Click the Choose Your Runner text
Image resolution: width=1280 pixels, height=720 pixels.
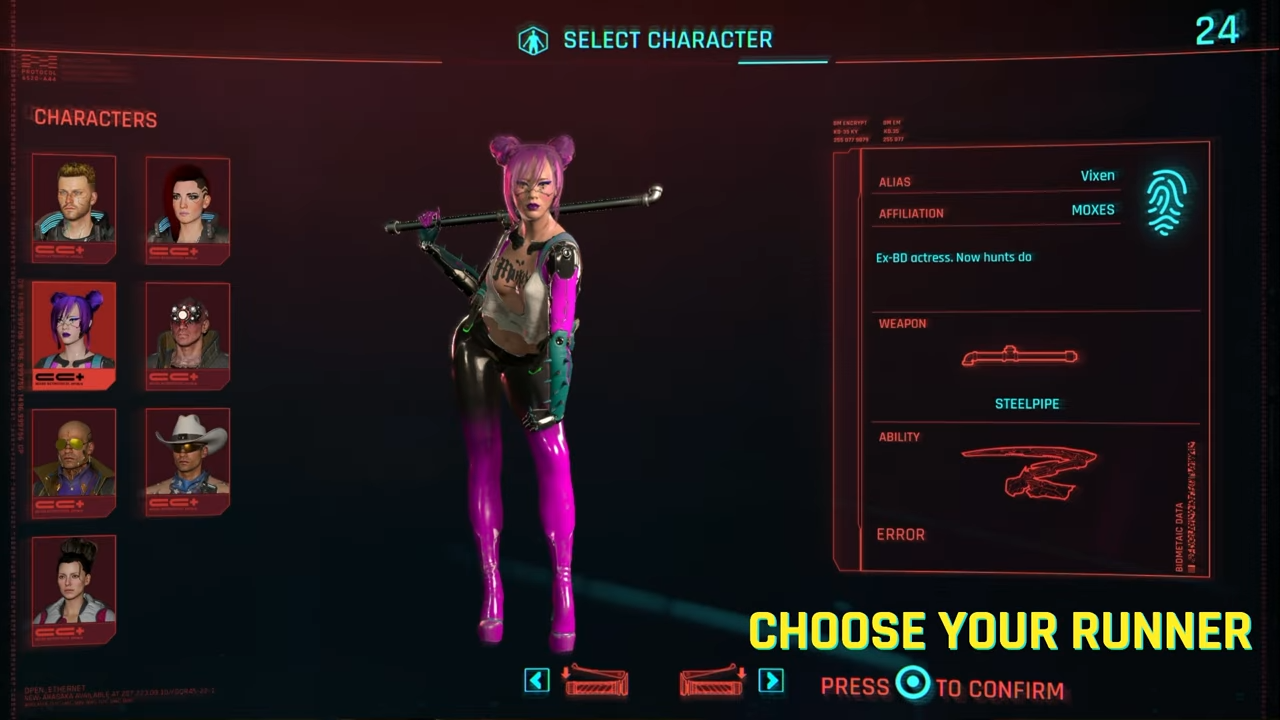pyautogui.click(x=1000, y=630)
